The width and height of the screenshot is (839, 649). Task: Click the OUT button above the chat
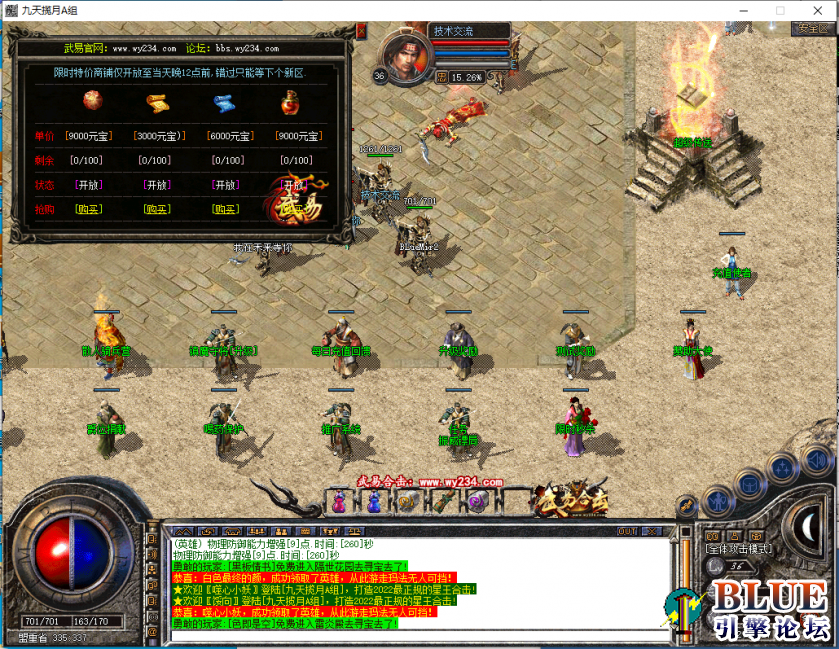point(627,531)
